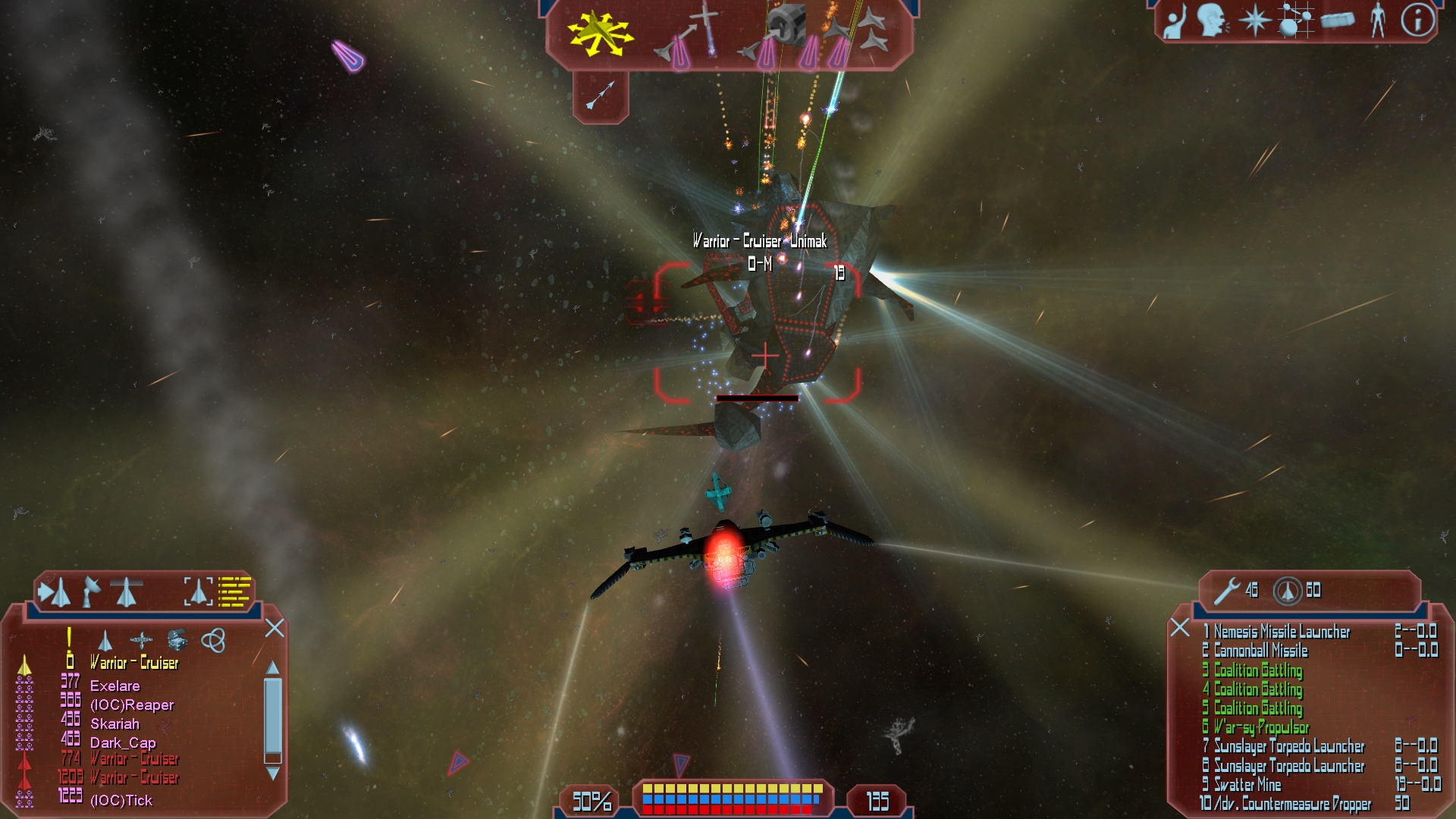
Task: Target Dark_Cap in the contact list
Action: (x=123, y=742)
